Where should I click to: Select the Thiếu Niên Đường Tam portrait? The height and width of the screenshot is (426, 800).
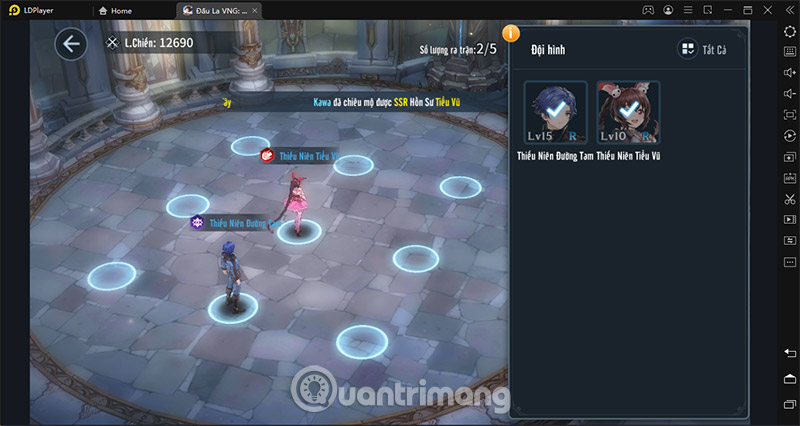click(556, 113)
